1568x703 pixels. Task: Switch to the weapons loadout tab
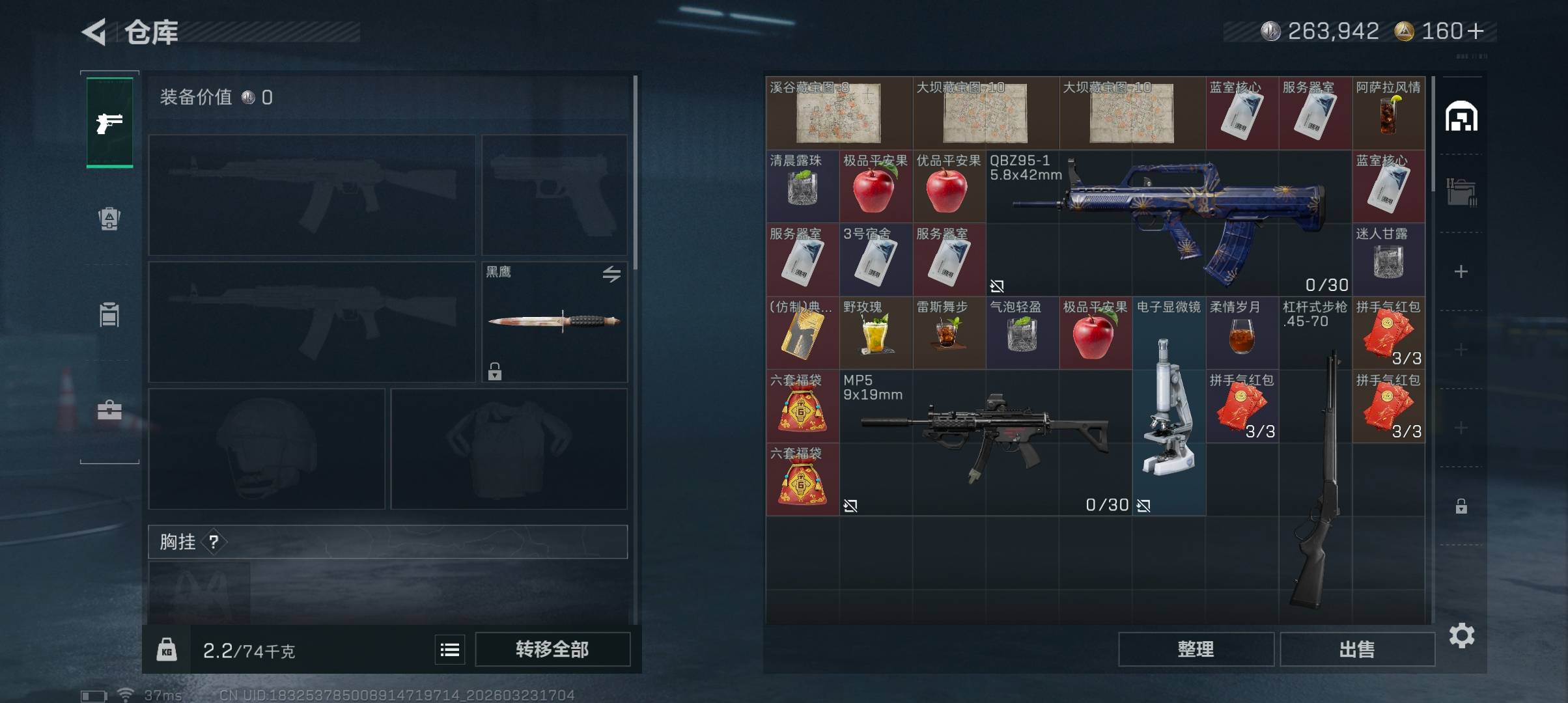(x=109, y=122)
